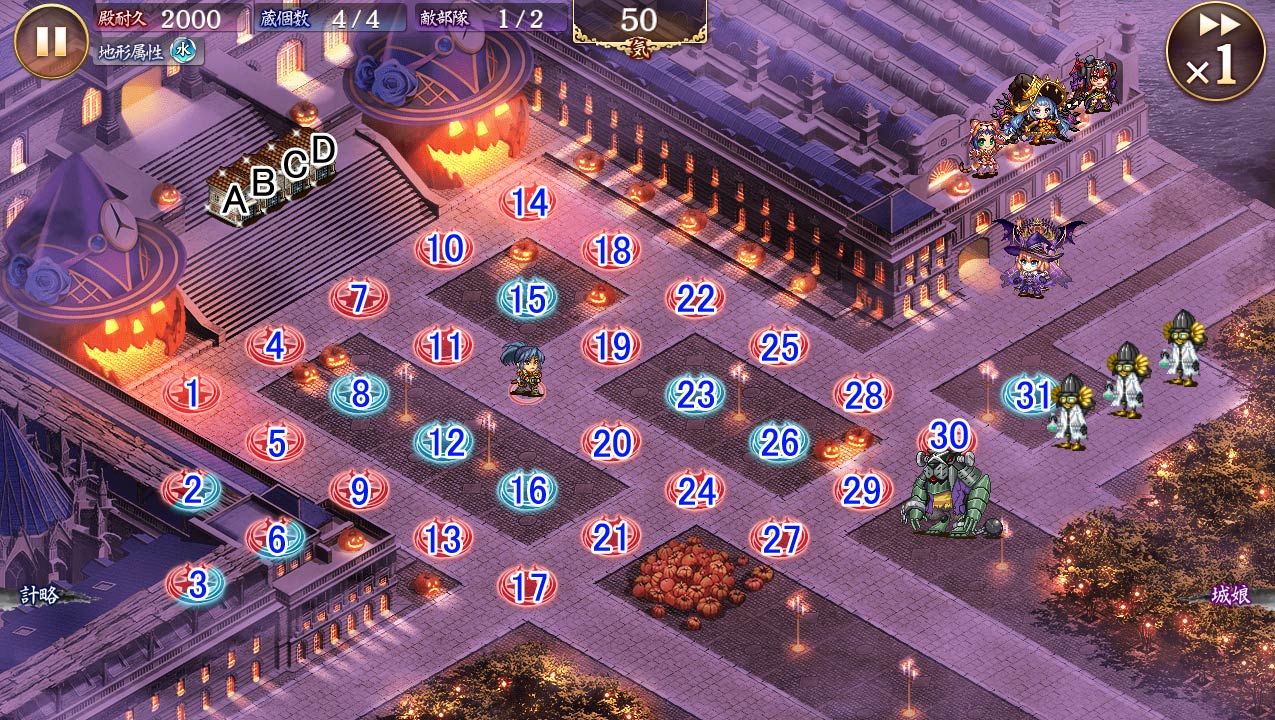
Task: Select deployment tile number 3
Action: 196,584
